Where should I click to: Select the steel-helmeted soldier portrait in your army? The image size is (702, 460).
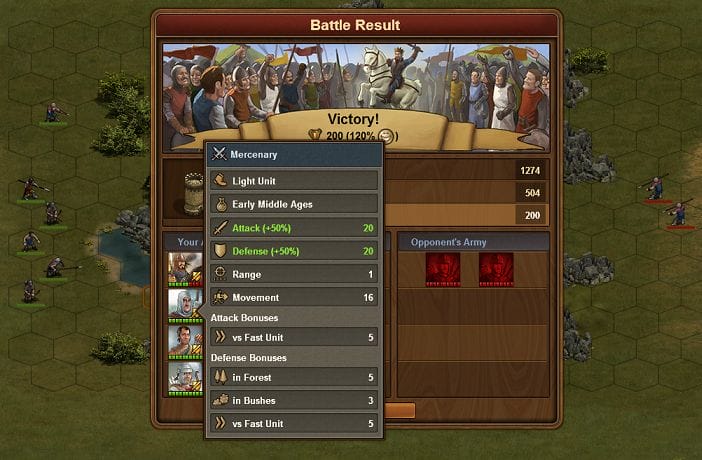[184, 377]
